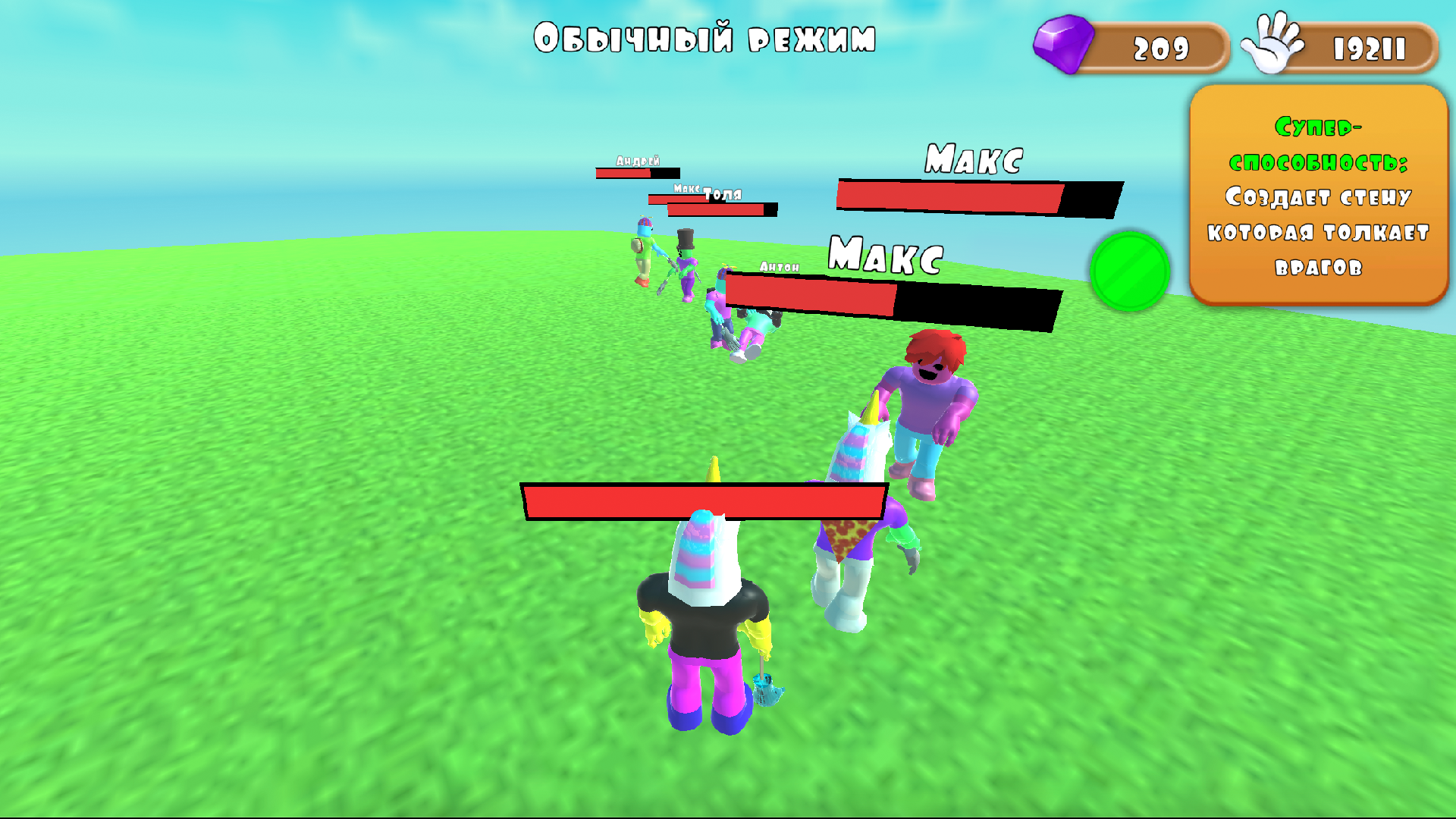
Task: Click the Толя name label
Action: pos(722,194)
